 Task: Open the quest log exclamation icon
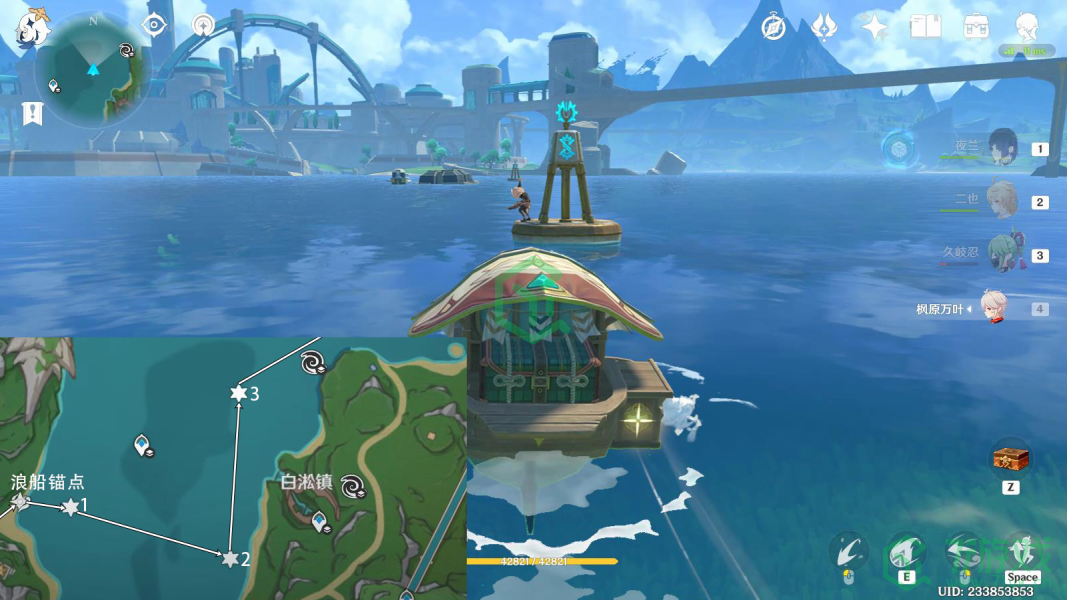32,113
